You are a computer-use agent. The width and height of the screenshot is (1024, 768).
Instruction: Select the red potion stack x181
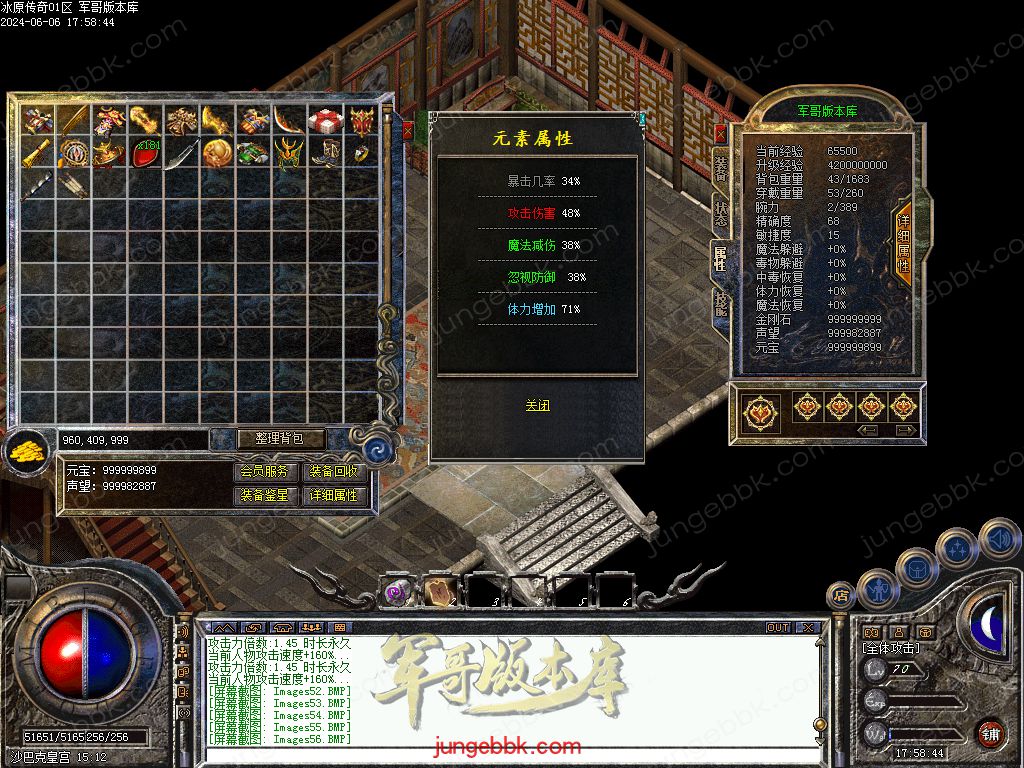(147, 154)
